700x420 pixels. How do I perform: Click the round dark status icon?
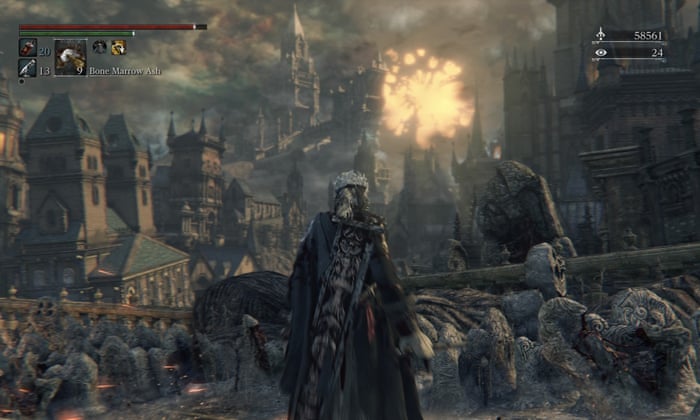pos(99,47)
